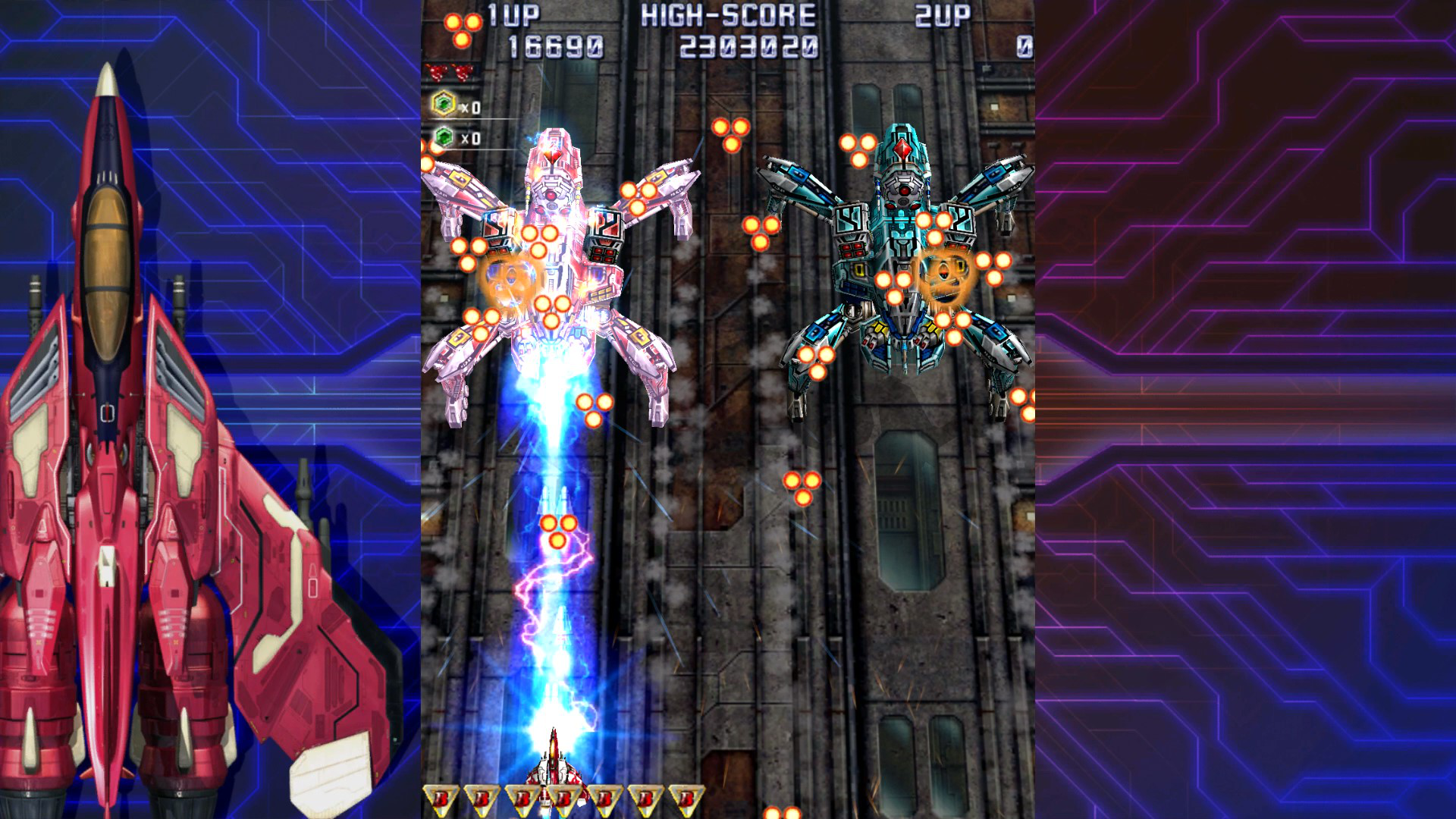Click the yellow hexagon medal icon
This screenshot has width=1456, height=819.
pos(444,104)
